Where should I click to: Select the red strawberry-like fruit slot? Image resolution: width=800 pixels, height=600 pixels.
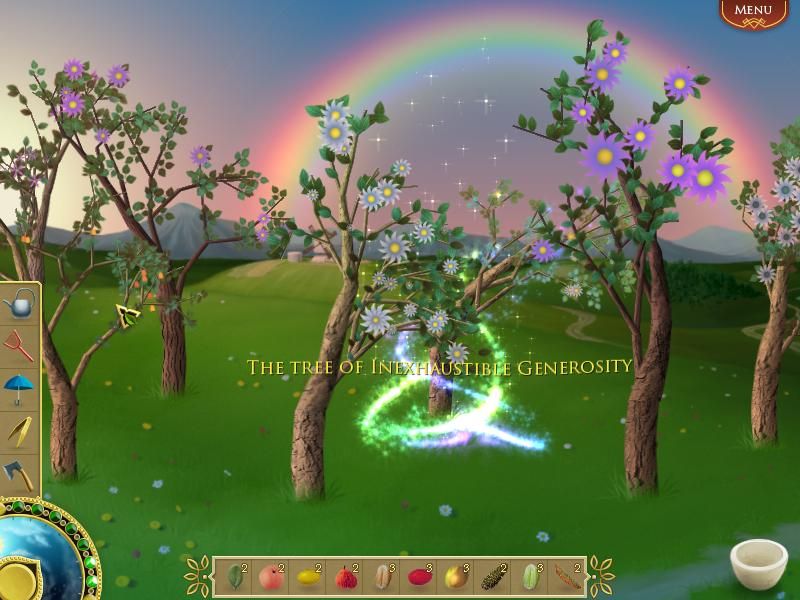344,577
